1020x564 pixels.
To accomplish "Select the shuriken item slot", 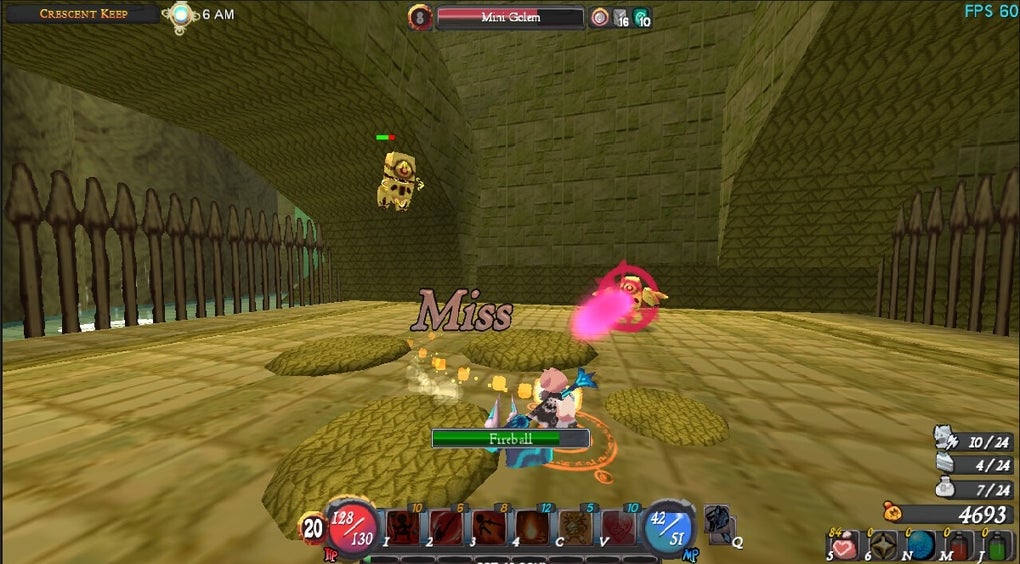I will [x=883, y=545].
